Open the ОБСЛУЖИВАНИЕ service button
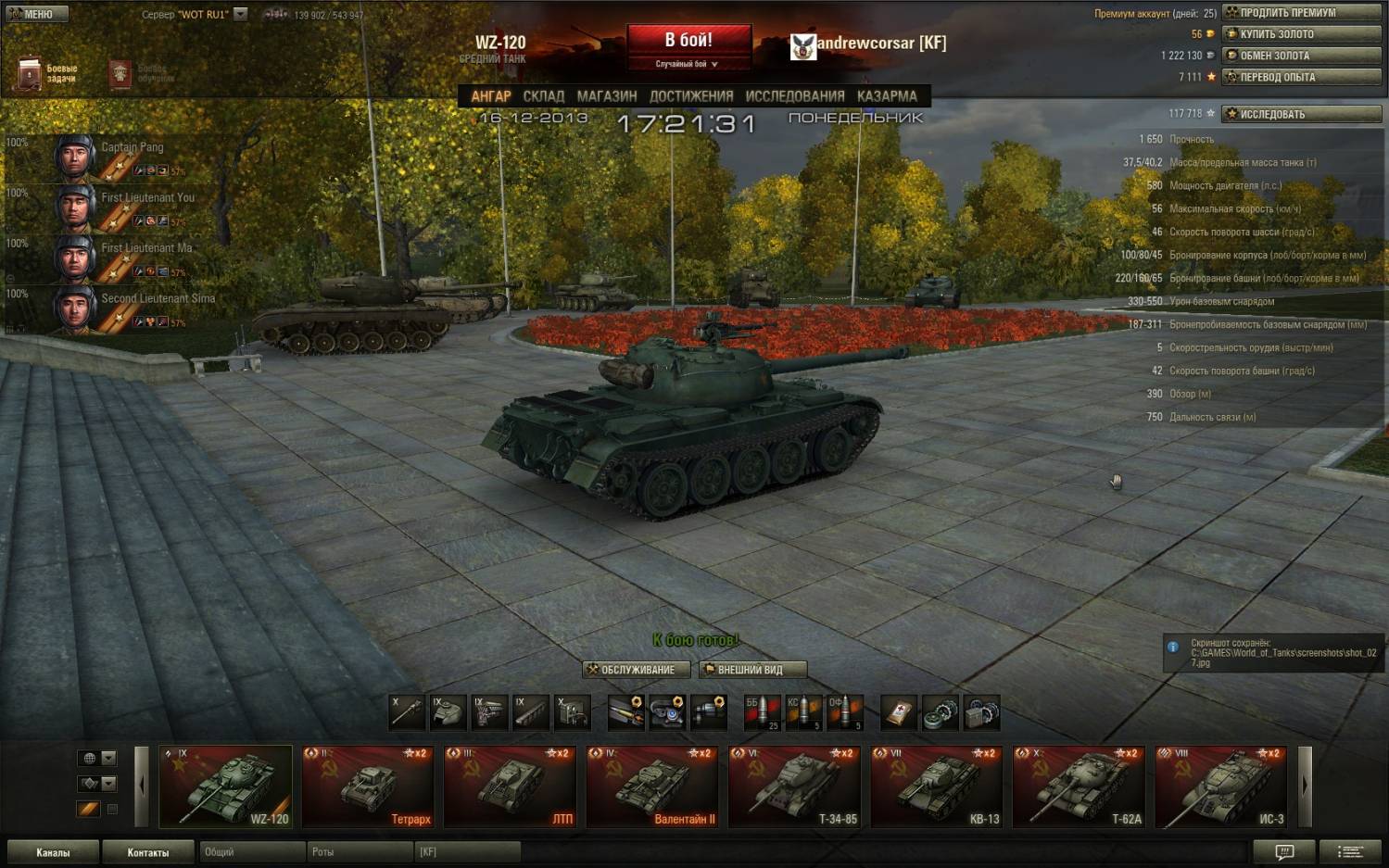 [637, 670]
